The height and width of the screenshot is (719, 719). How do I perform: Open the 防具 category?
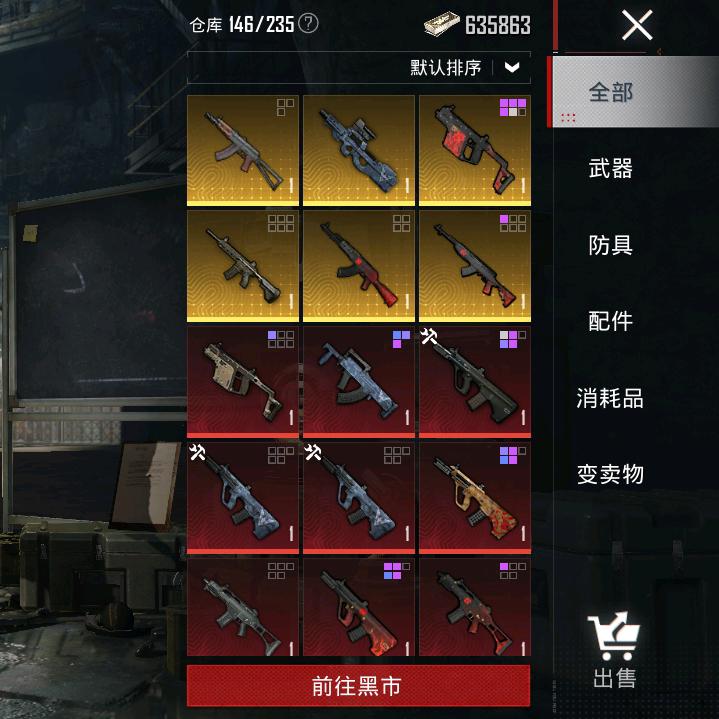[x=610, y=245]
